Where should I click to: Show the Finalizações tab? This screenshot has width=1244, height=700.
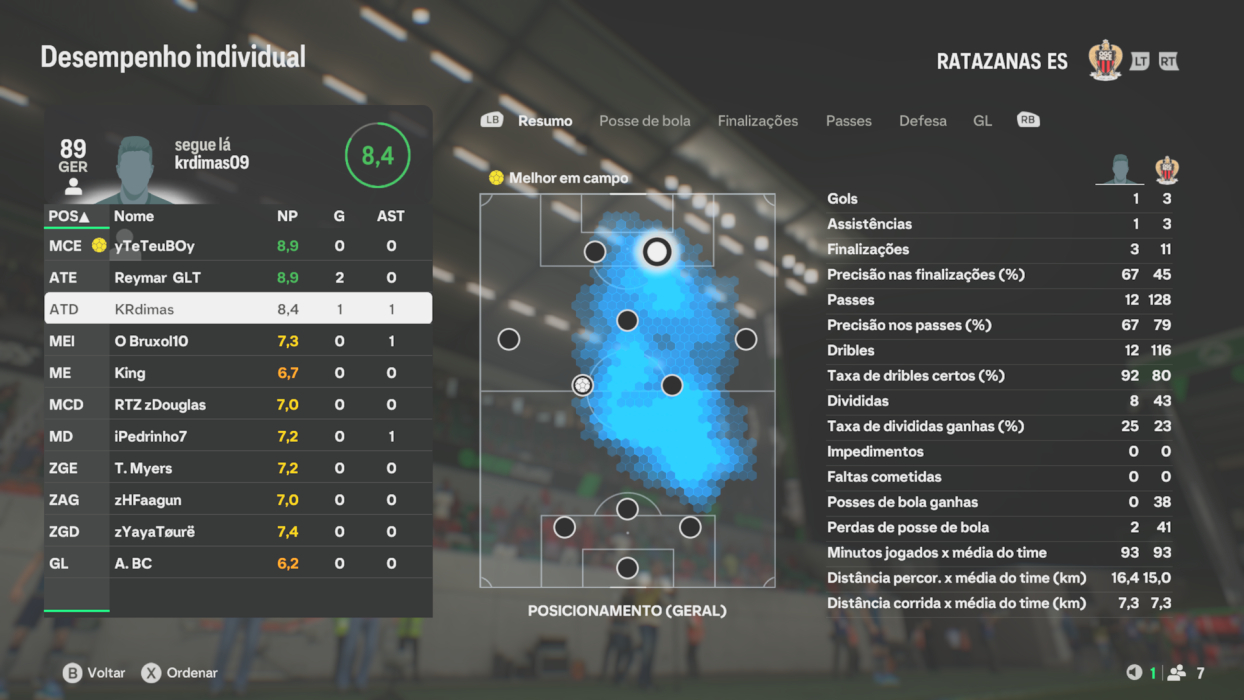[757, 121]
